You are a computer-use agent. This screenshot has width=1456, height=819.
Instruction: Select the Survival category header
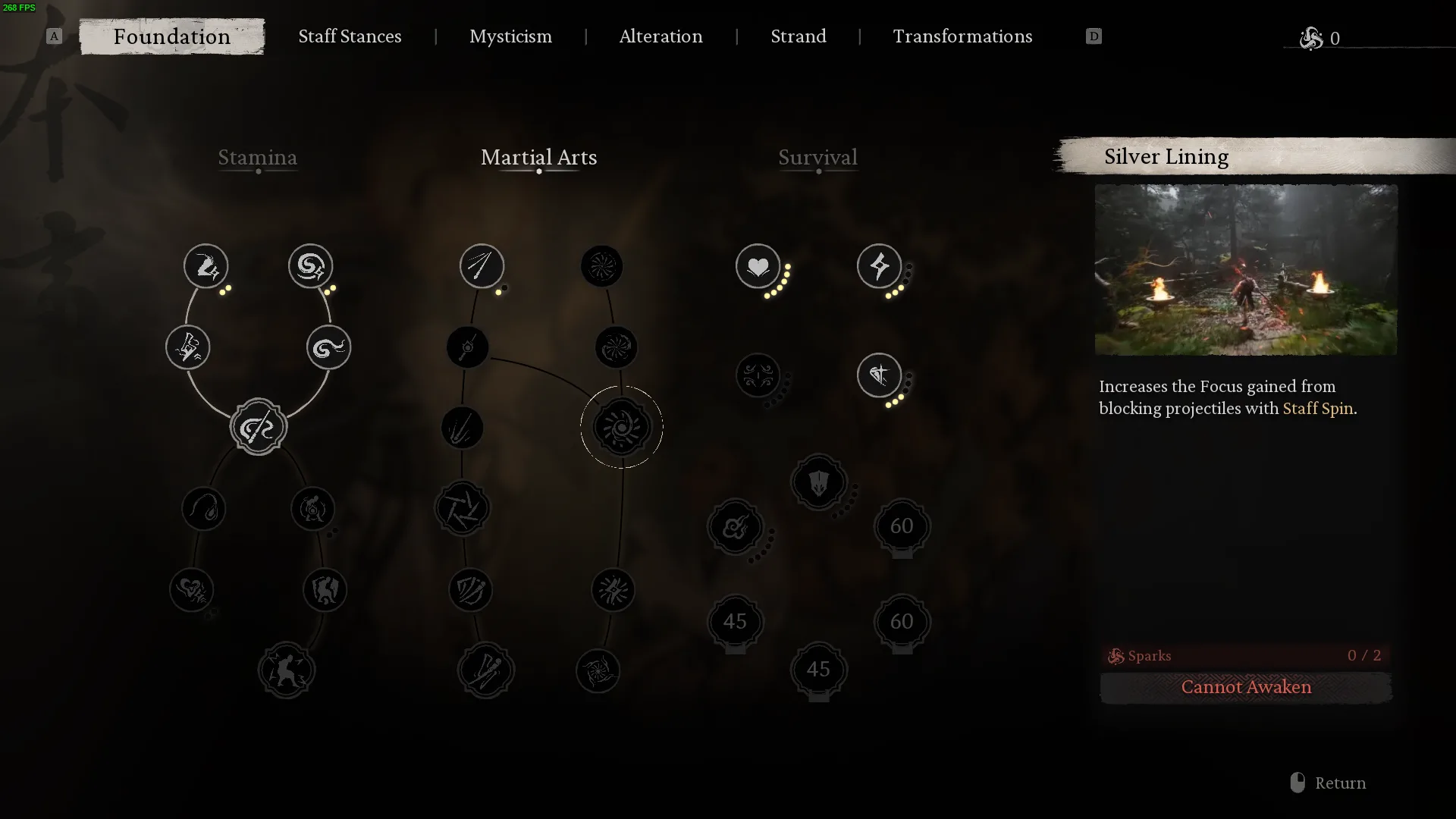[817, 158]
